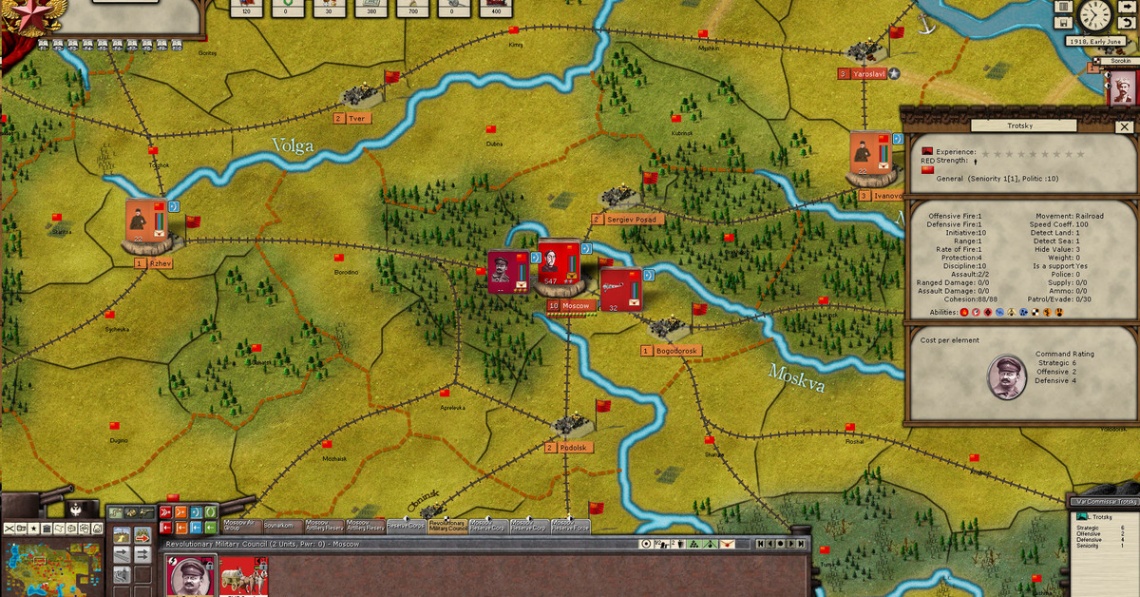Select Trotsky's portrait in the unit panel
The image size is (1140, 597).
pos(191,577)
